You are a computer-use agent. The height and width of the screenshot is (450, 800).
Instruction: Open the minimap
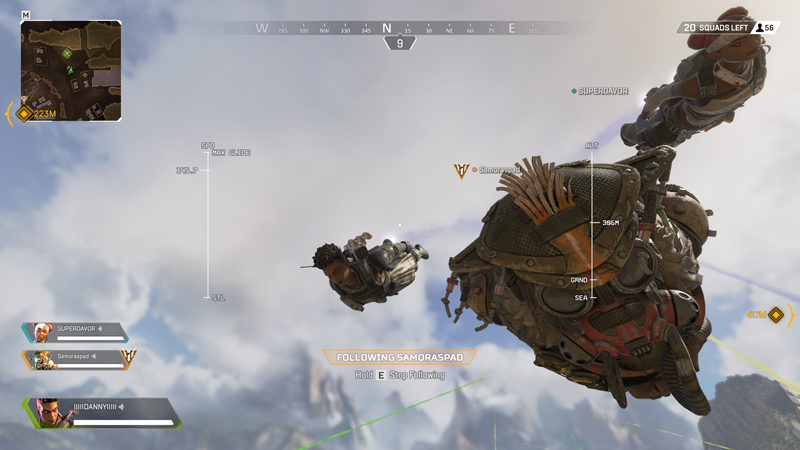(71, 70)
